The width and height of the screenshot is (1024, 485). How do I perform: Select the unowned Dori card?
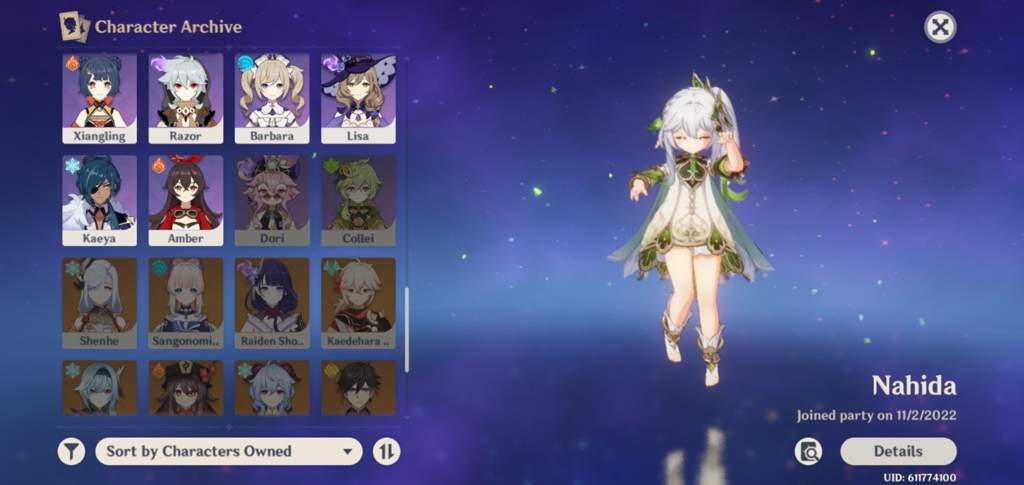pyautogui.click(x=272, y=200)
